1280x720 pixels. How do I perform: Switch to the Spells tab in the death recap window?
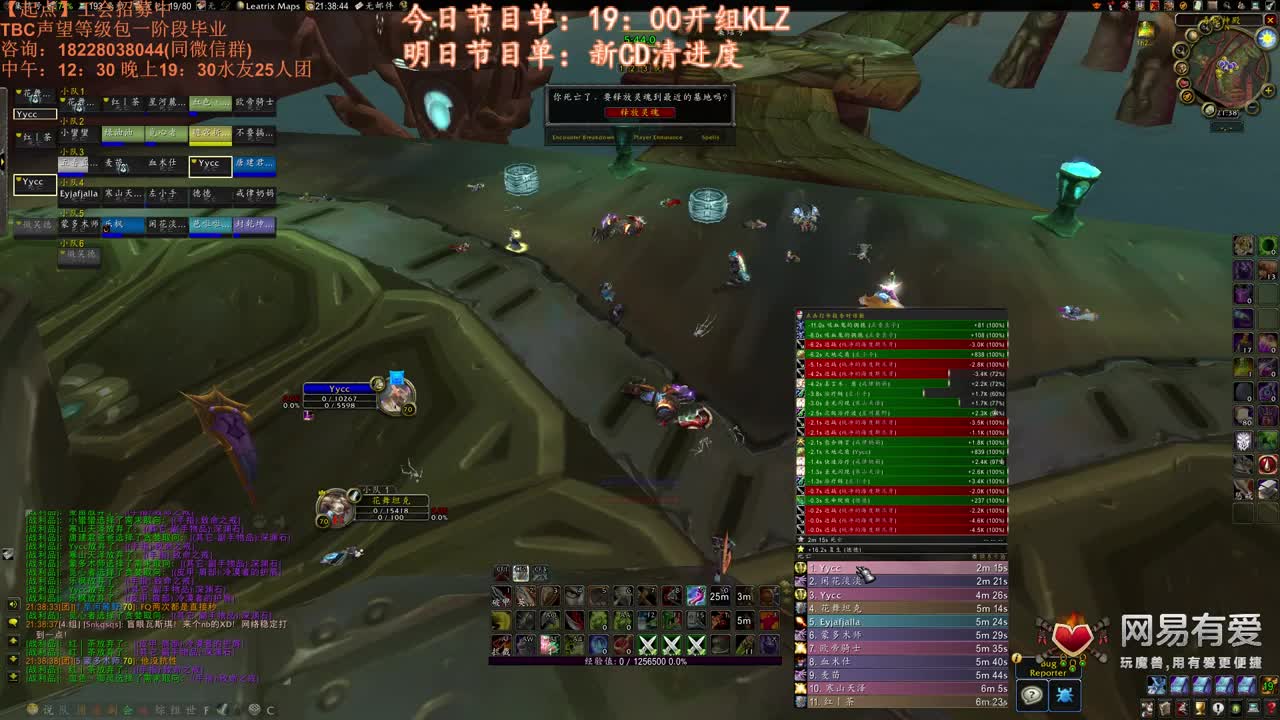point(711,137)
